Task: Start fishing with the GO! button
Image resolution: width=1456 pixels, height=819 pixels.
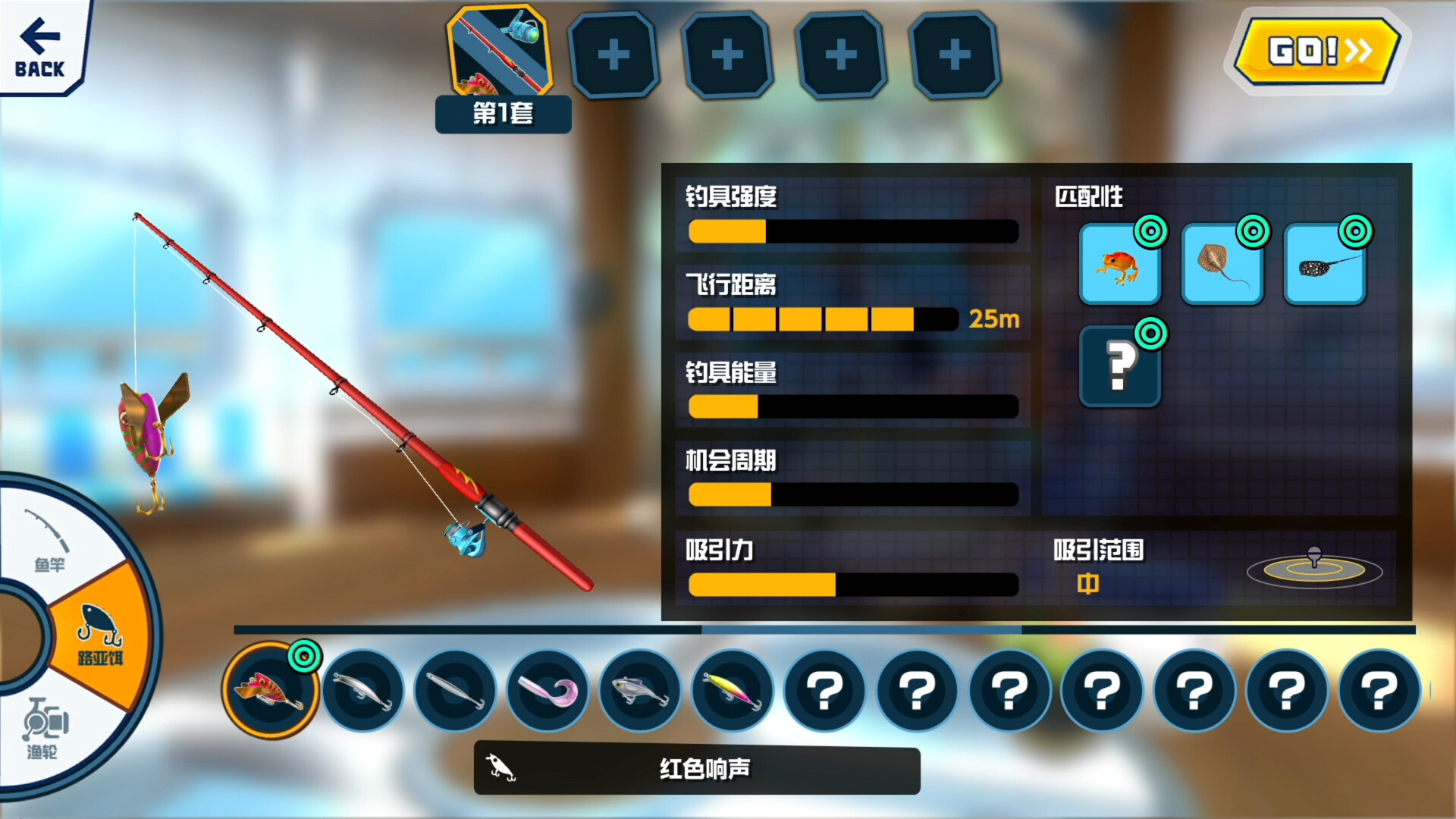Action: click(x=1317, y=52)
